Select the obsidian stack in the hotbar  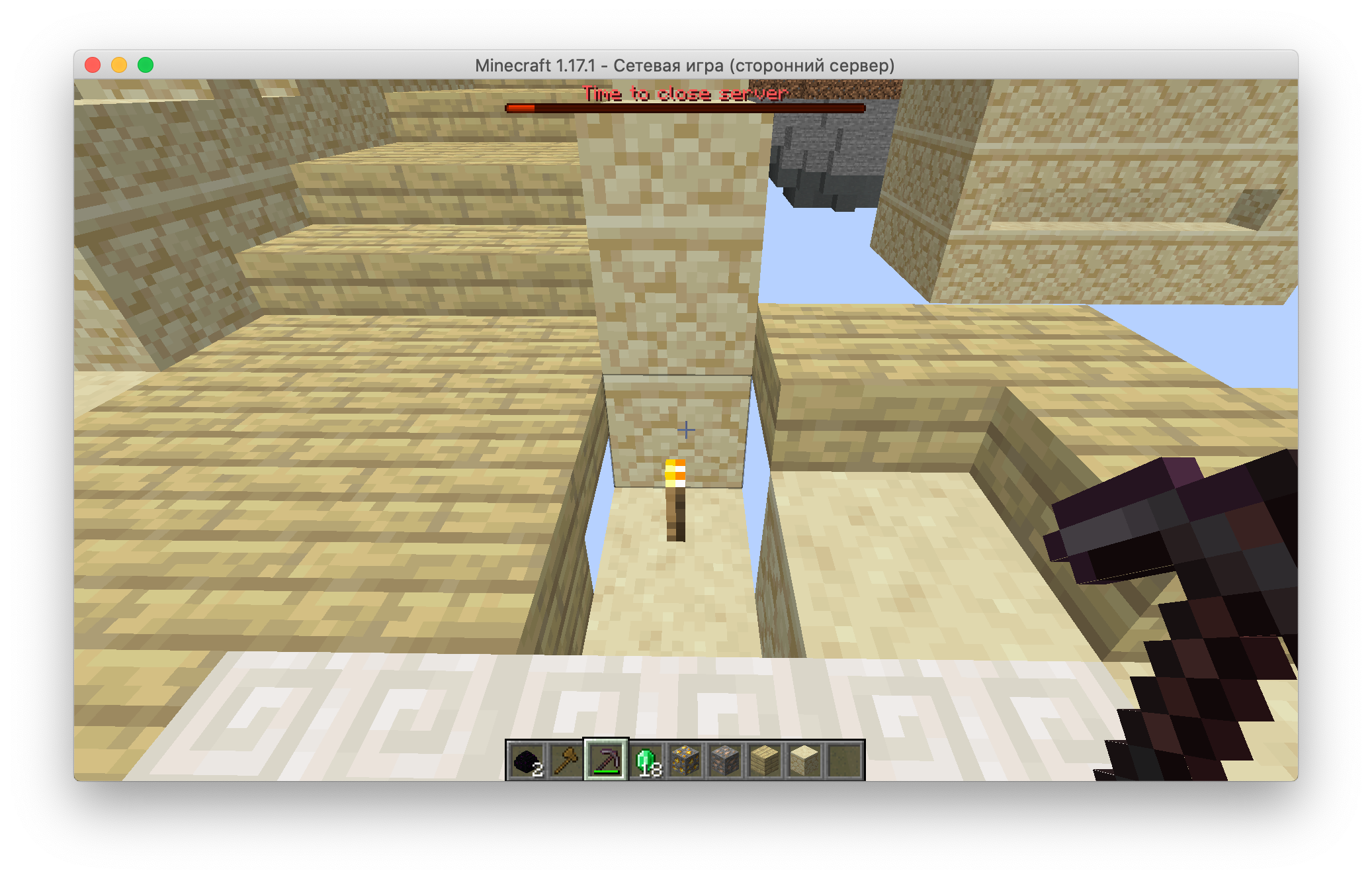[527, 761]
